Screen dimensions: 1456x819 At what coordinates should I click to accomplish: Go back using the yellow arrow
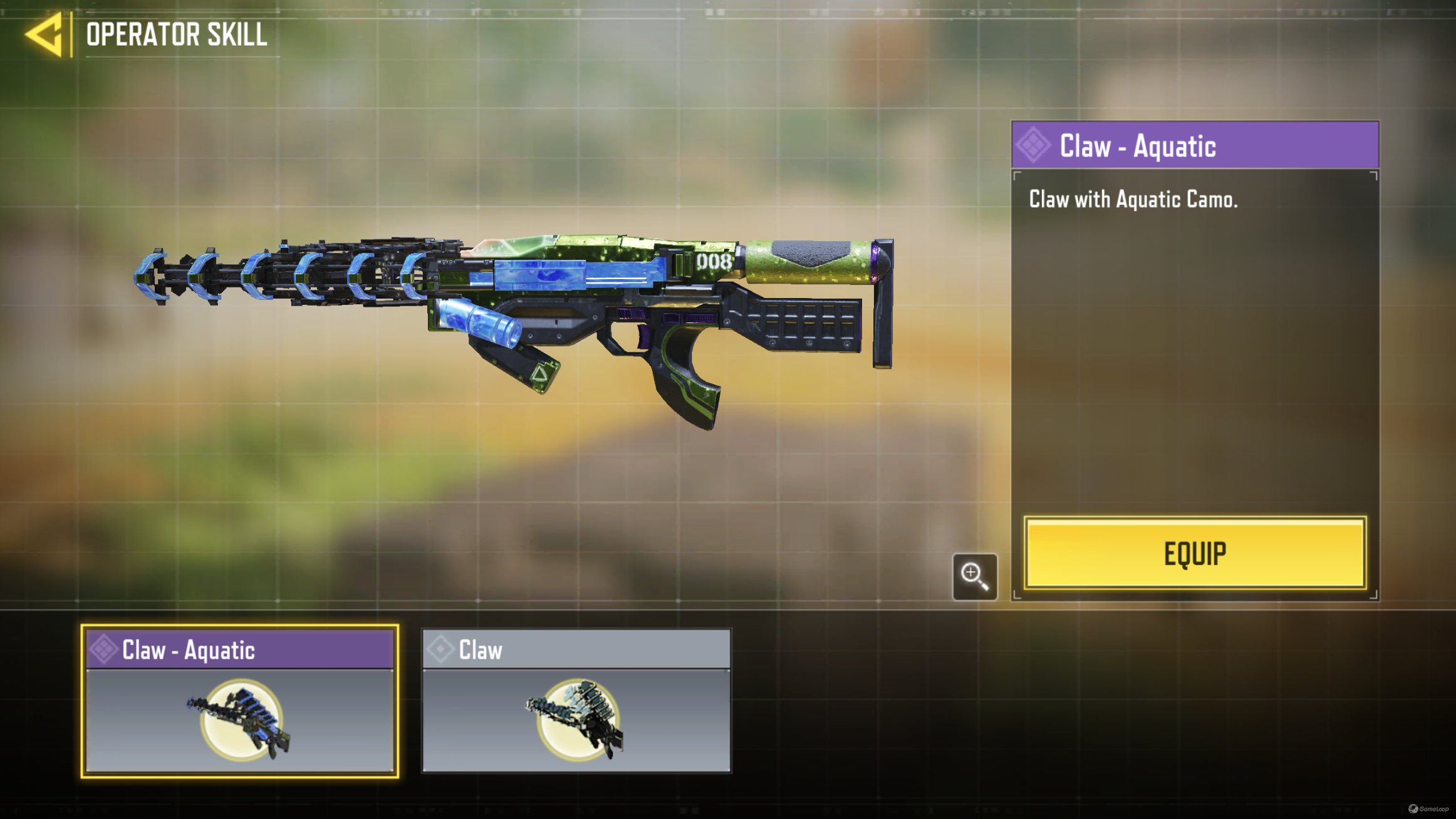[45, 34]
